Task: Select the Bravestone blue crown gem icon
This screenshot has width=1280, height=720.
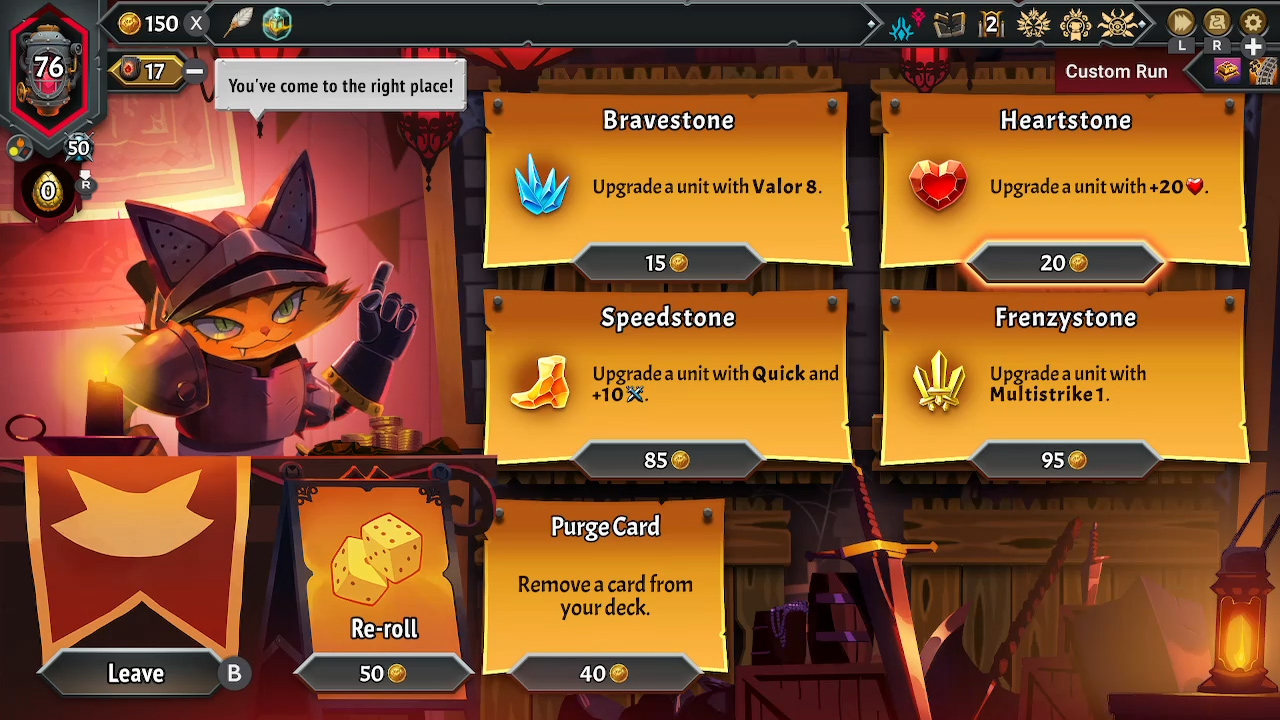Action: click(x=540, y=186)
